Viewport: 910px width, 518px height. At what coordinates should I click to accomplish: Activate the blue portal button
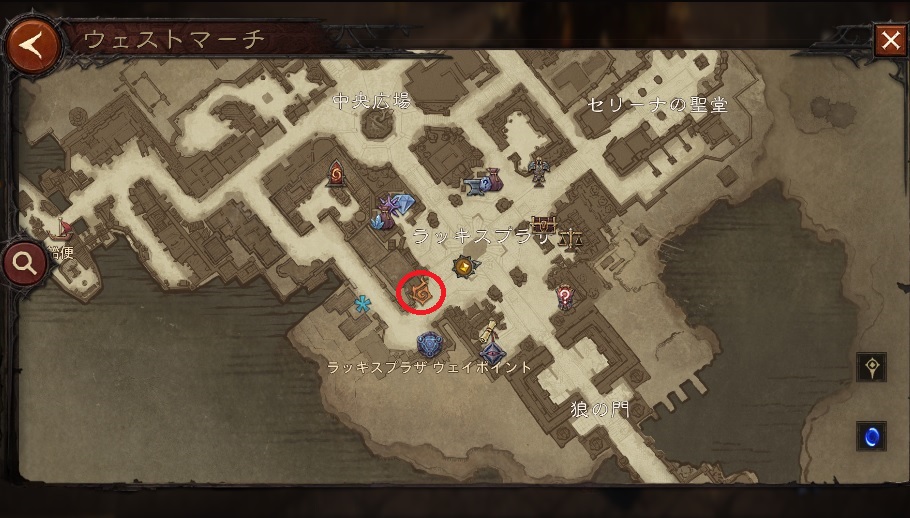point(872,436)
